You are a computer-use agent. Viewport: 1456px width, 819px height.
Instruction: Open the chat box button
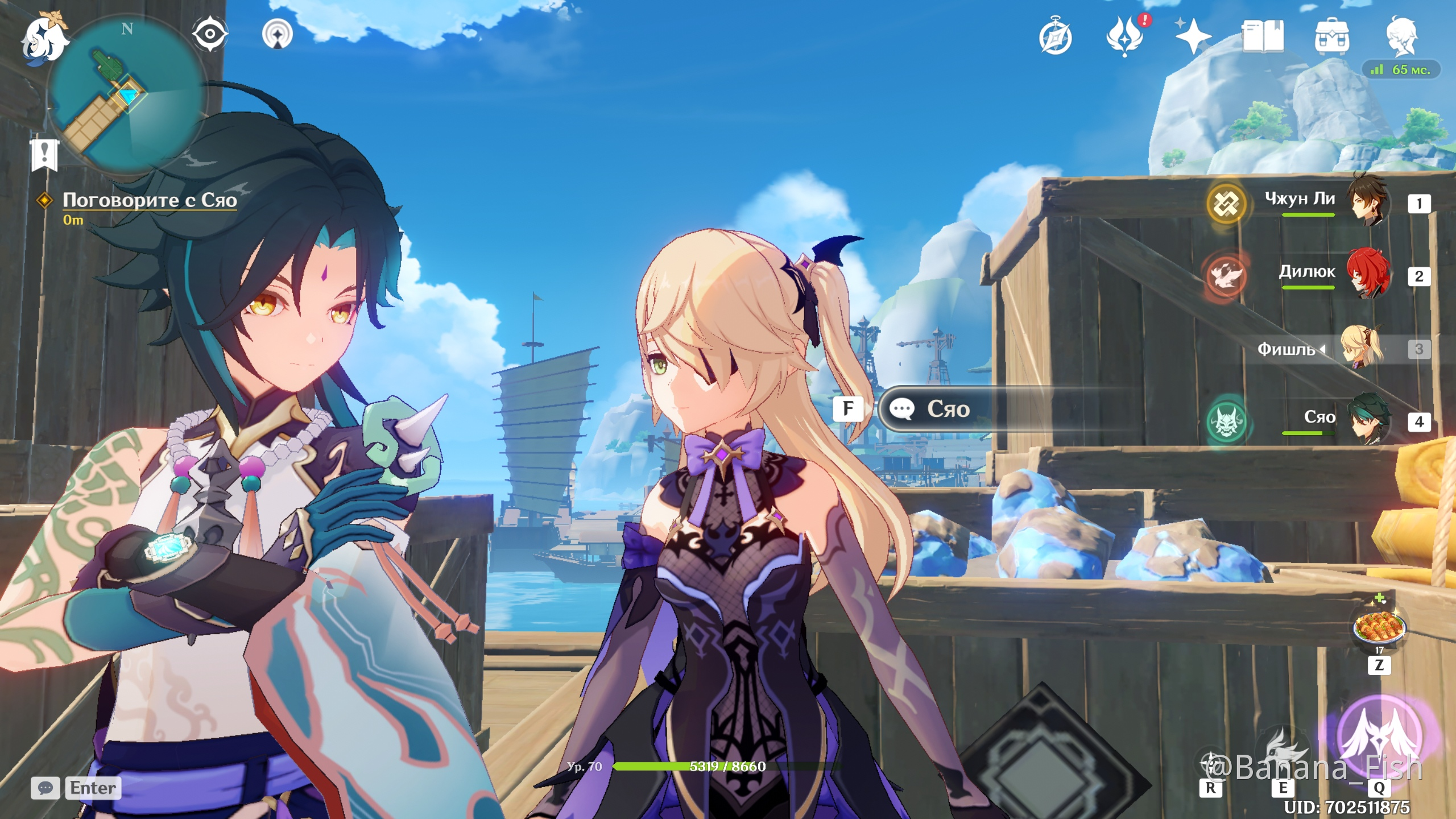point(45,788)
